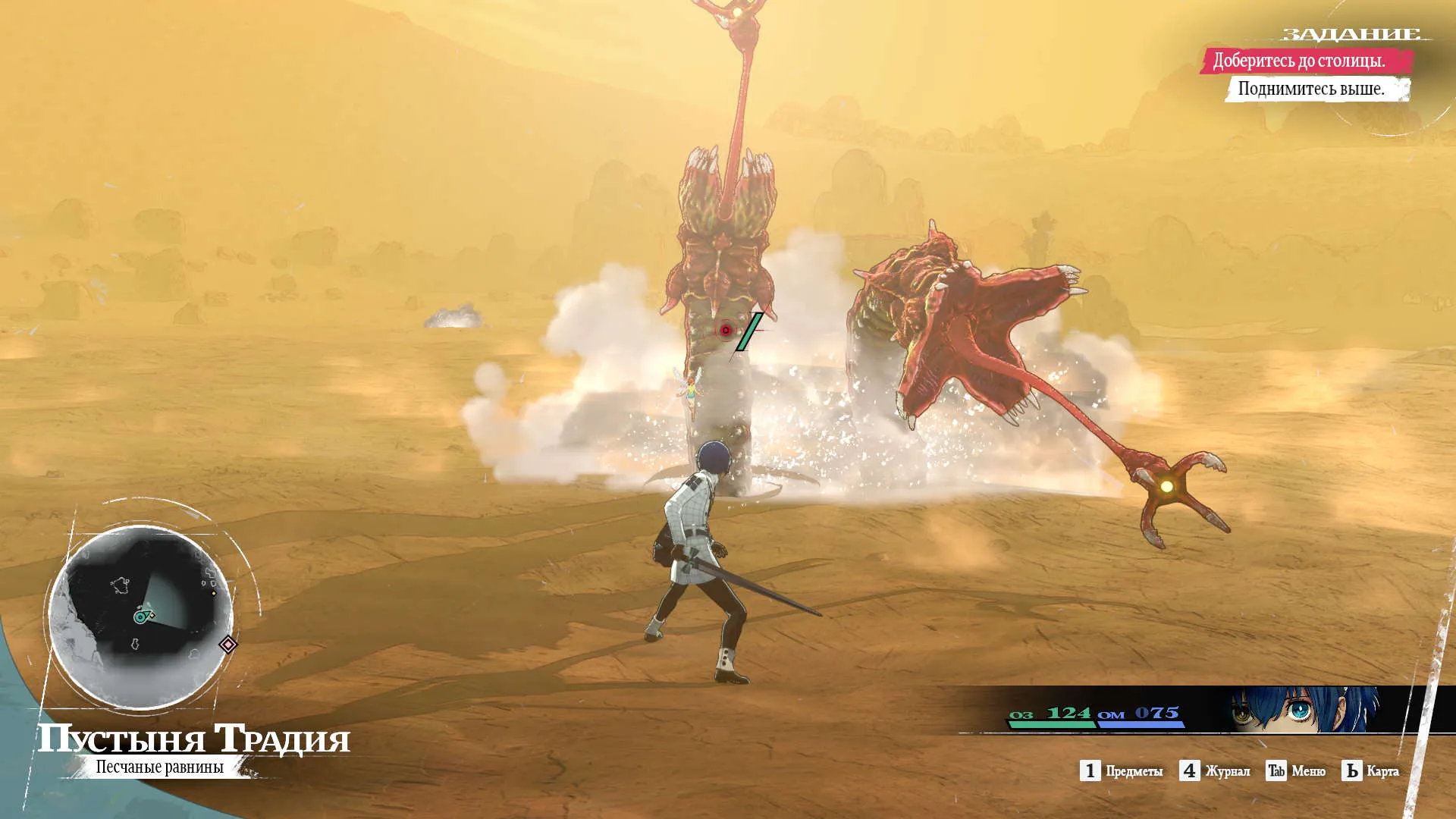Click the blue-haired protagonist portrait
Viewport: 1456px width, 819px height.
coord(1303,710)
